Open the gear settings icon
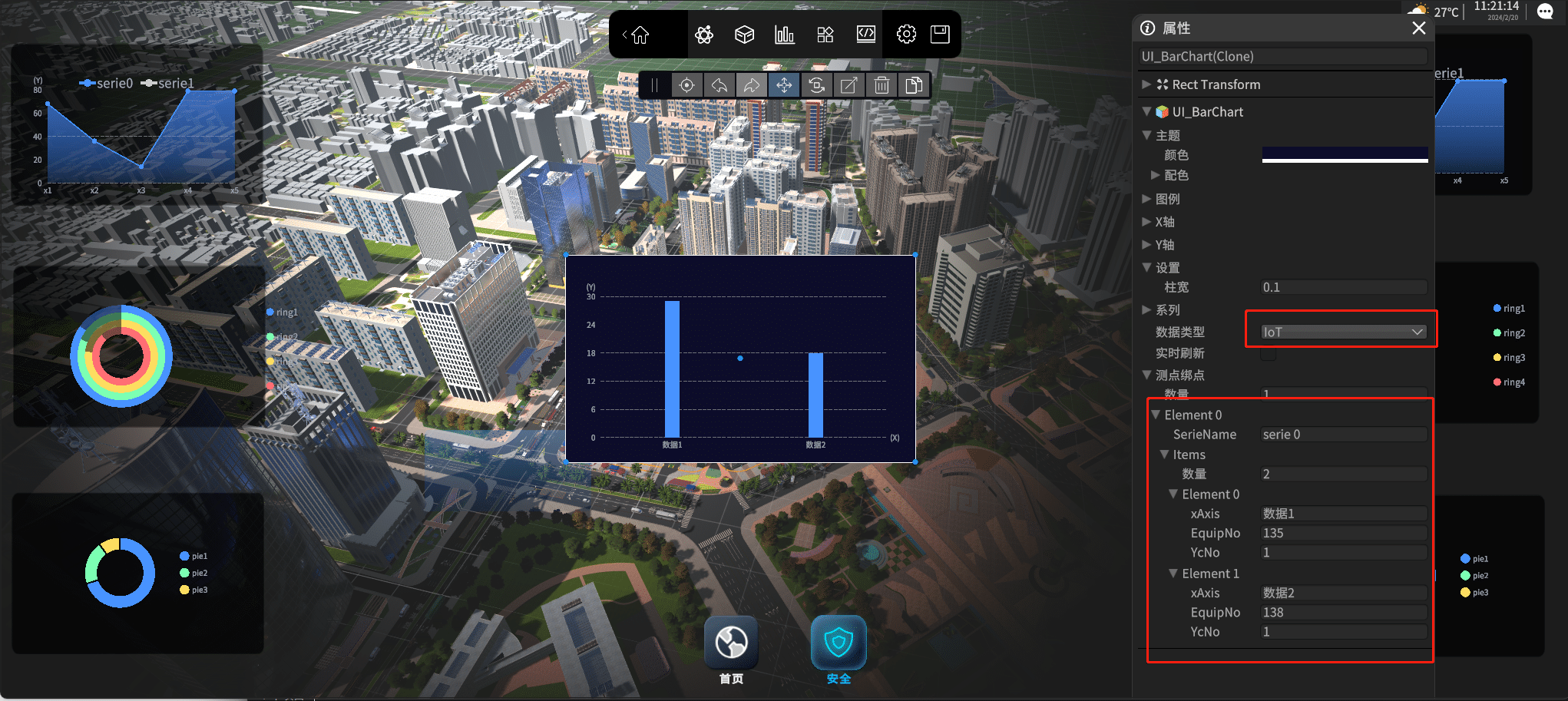The height and width of the screenshot is (701, 1568). pyautogui.click(x=906, y=35)
